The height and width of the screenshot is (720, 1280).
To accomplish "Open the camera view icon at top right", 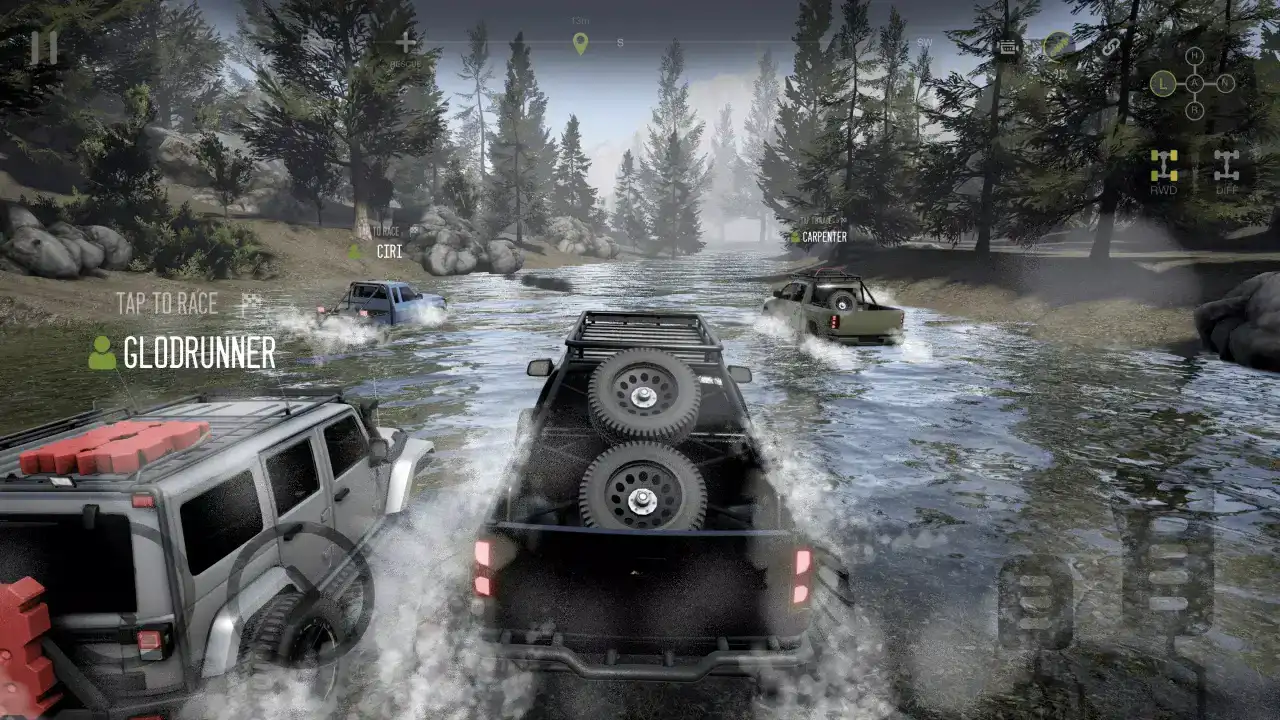I will [1008, 47].
